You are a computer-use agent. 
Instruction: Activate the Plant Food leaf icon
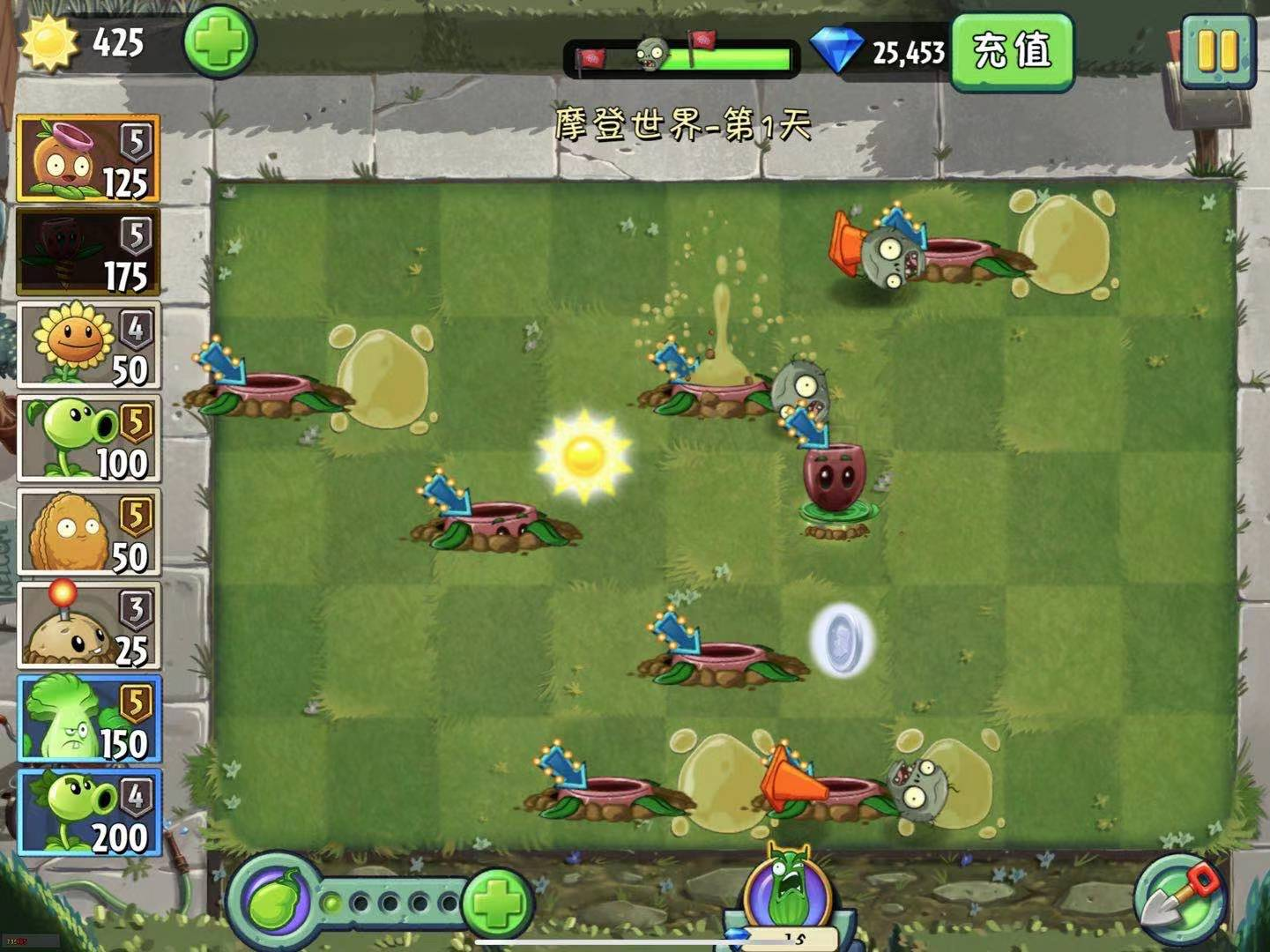(274, 901)
